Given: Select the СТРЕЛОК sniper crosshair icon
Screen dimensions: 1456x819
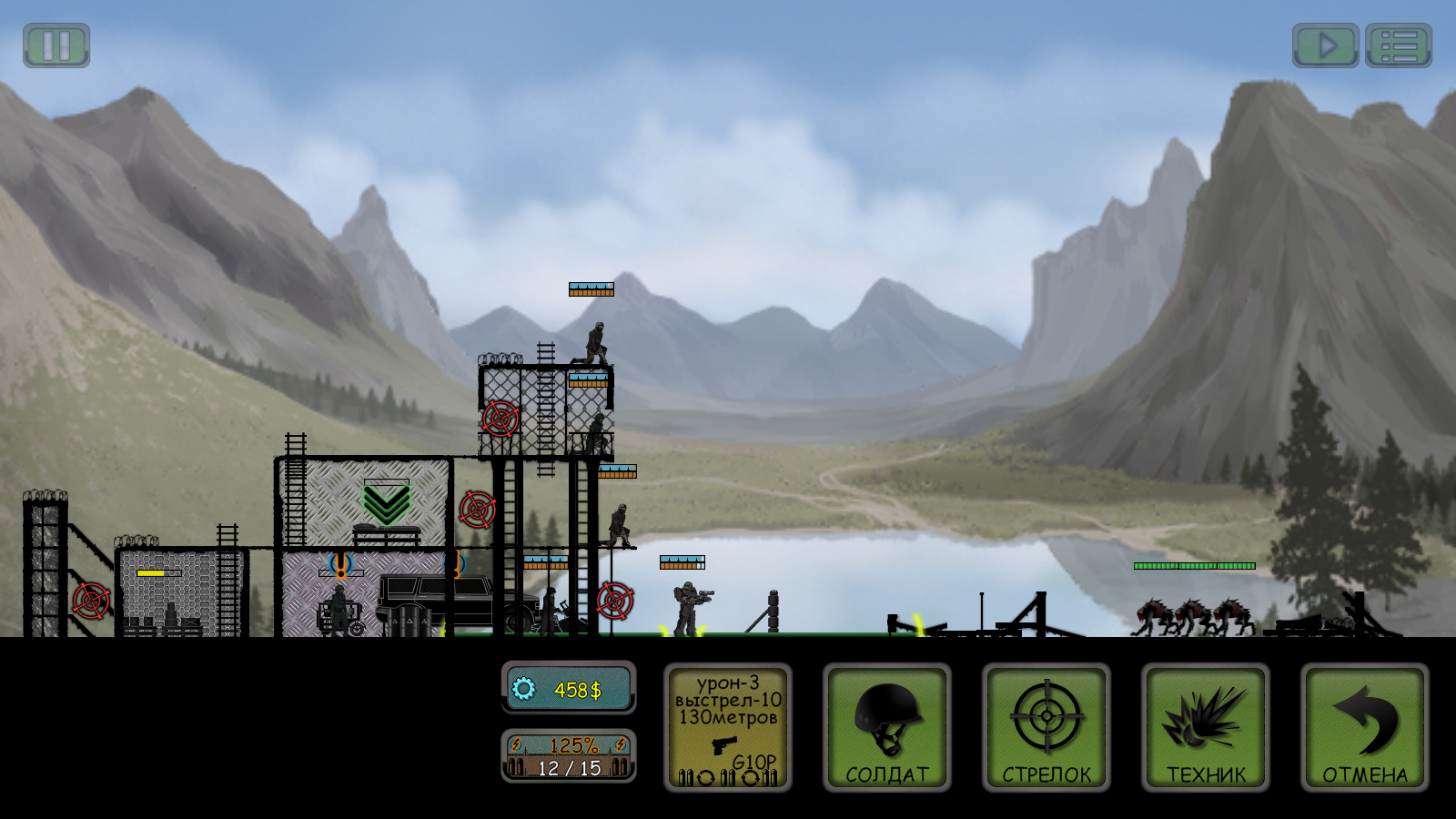Looking at the screenshot, I should (1046, 717).
